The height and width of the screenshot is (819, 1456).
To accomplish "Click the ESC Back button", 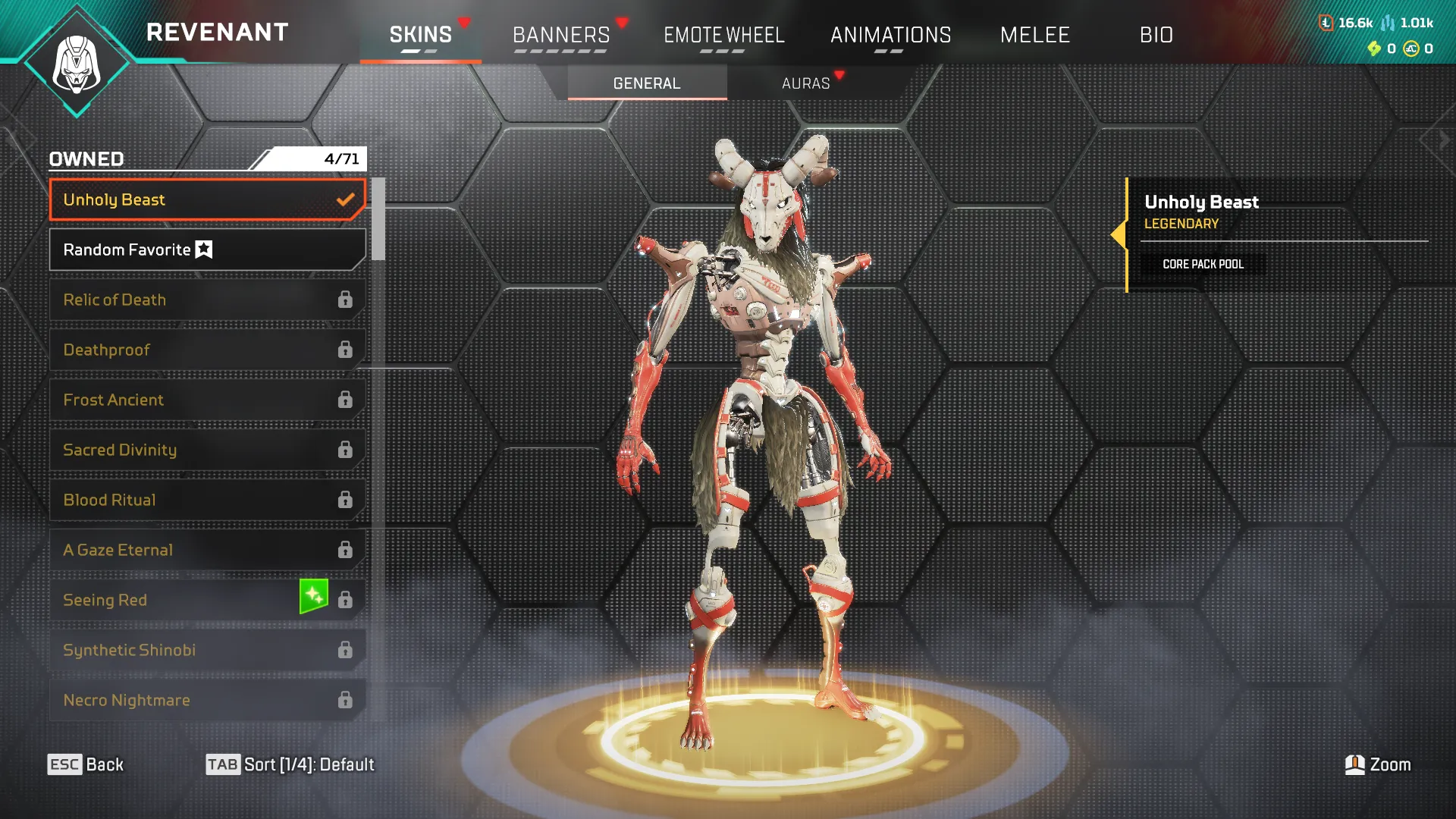I will pos(86,764).
